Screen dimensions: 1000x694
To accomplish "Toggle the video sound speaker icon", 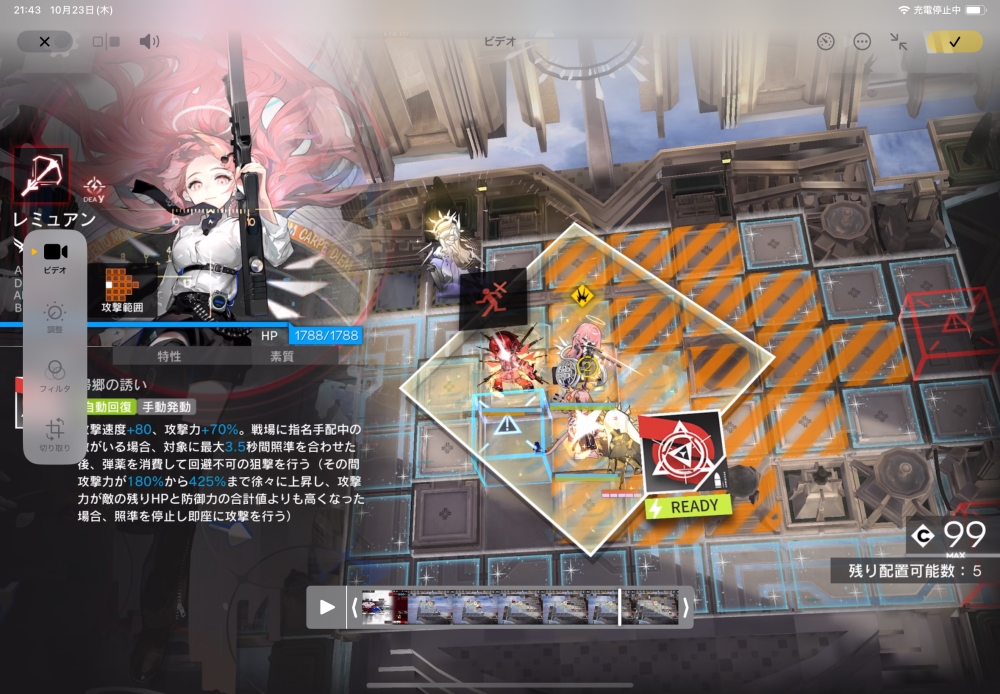I will (x=149, y=41).
